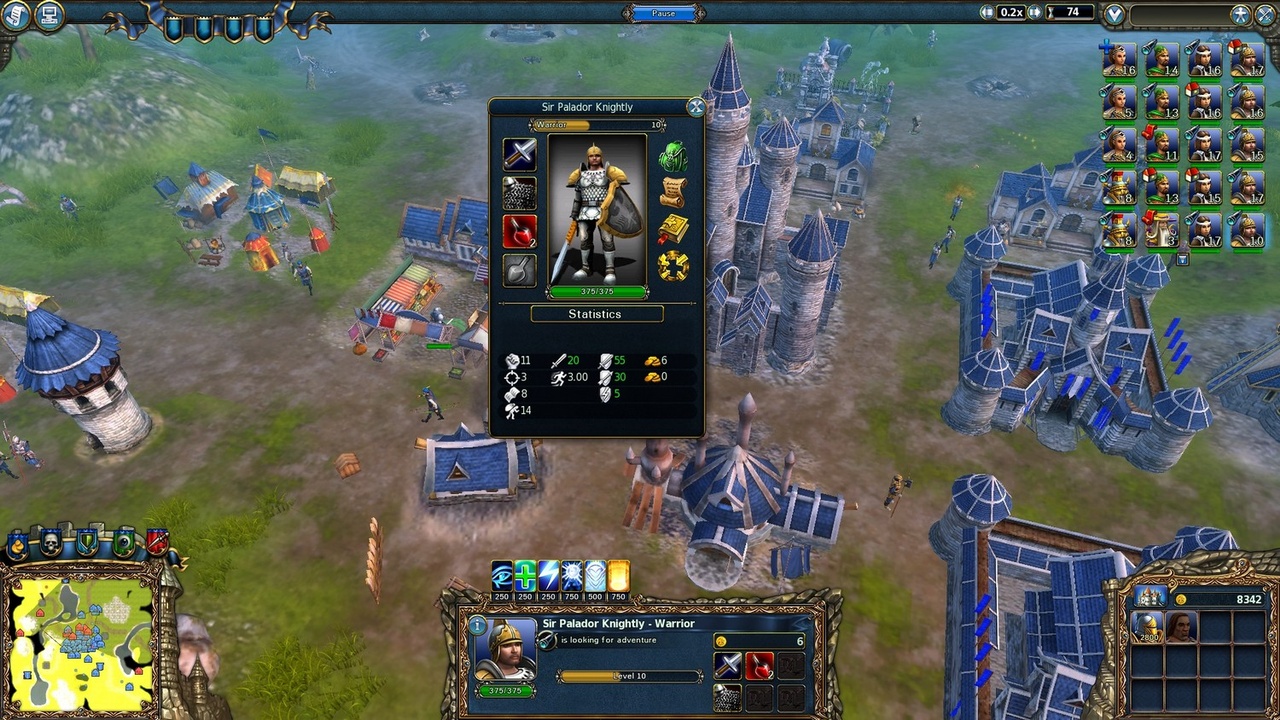Toggle the Pause button
The height and width of the screenshot is (720, 1280).
663,13
